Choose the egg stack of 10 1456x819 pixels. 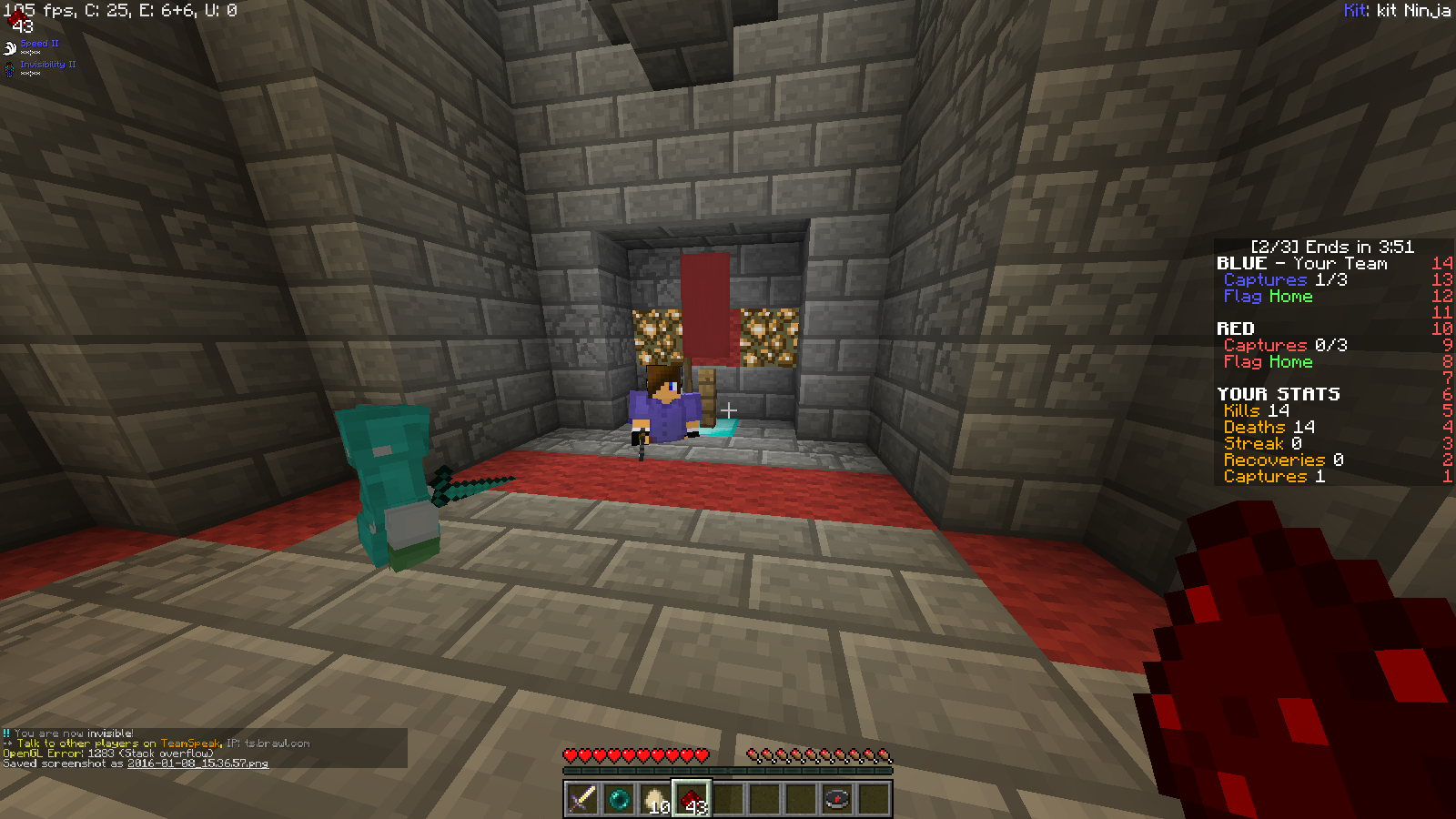pos(655,800)
